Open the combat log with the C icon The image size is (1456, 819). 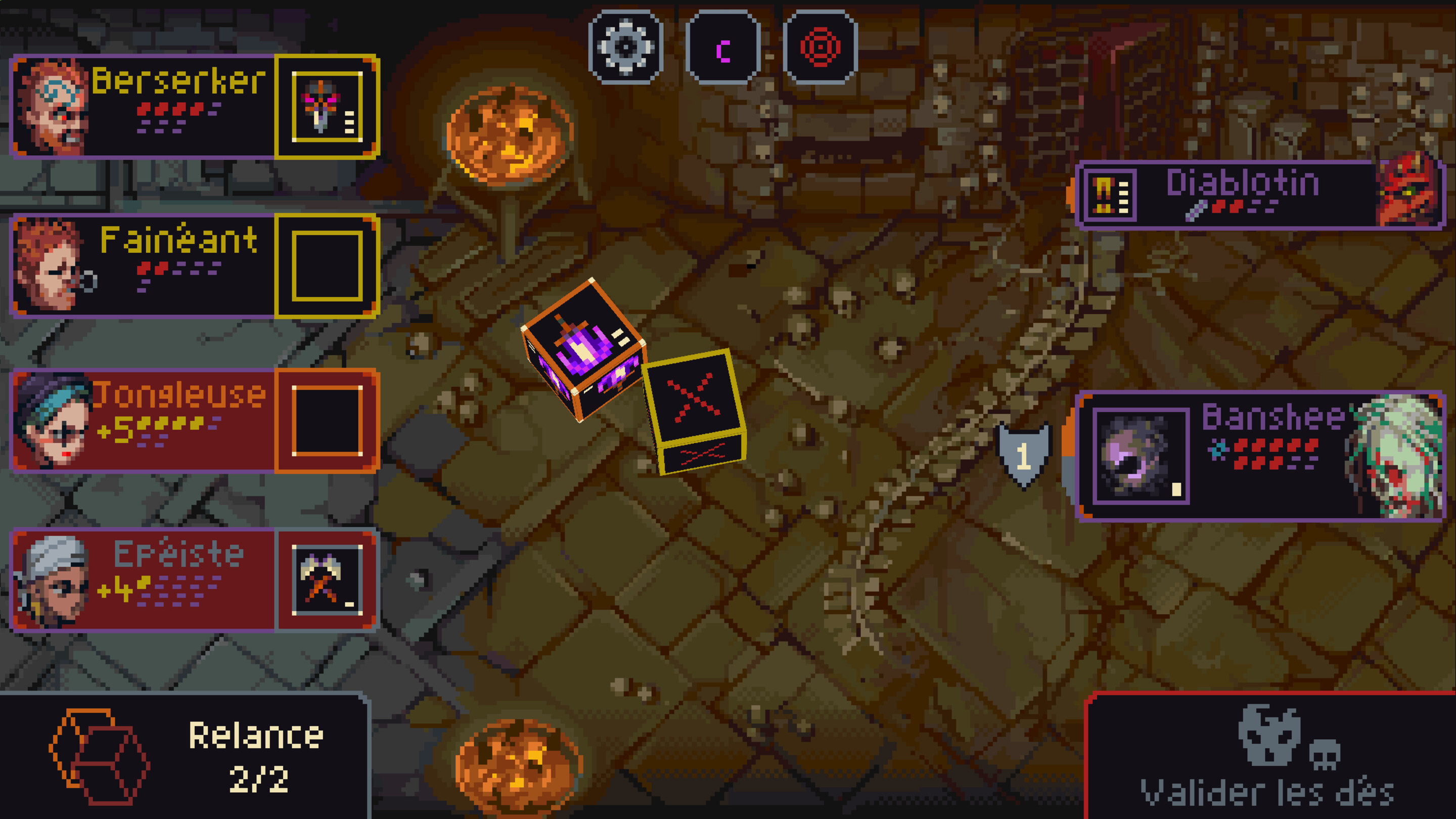pos(723,47)
